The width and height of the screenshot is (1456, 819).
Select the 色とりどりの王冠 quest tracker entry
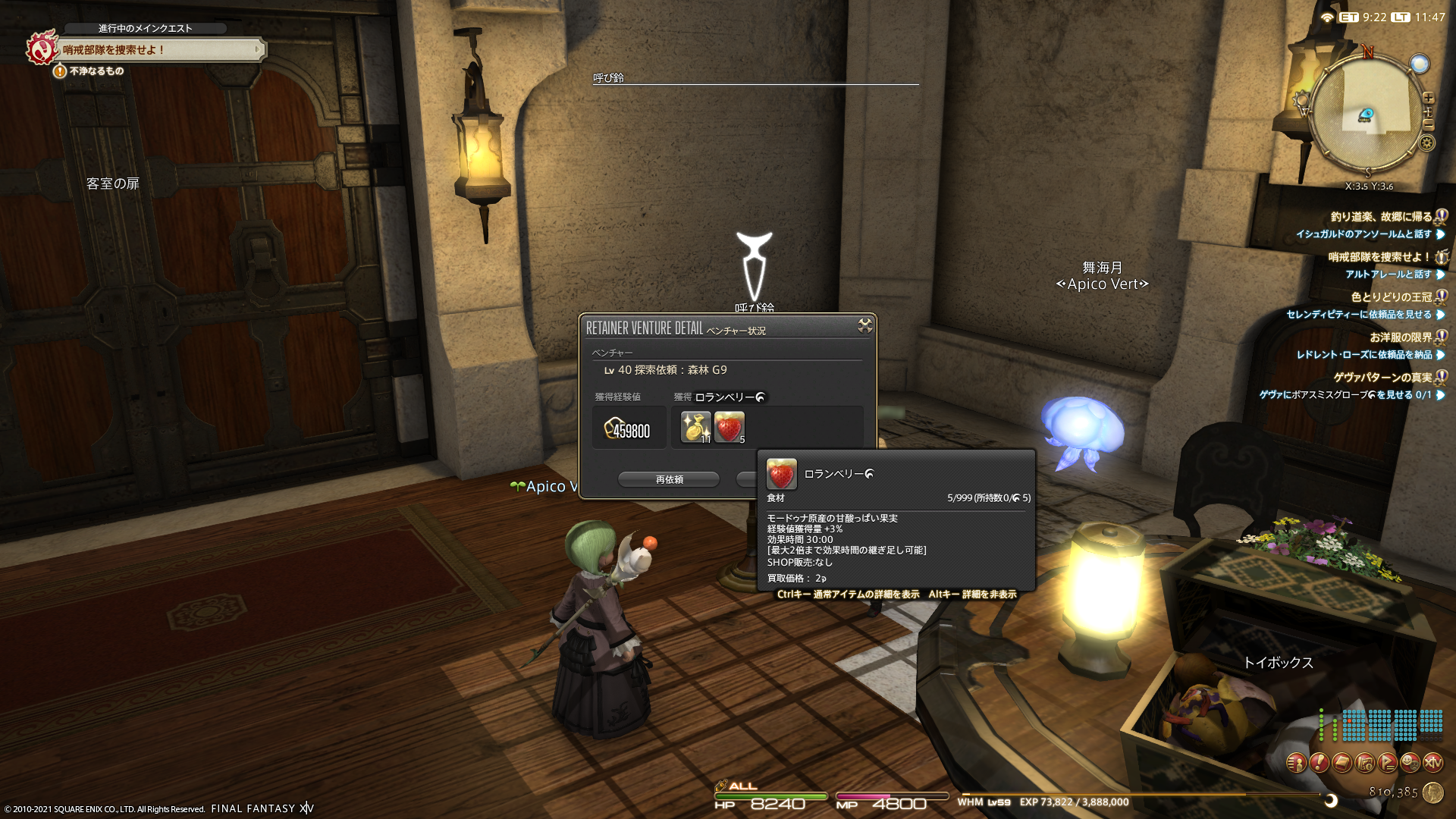(1391, 297)
